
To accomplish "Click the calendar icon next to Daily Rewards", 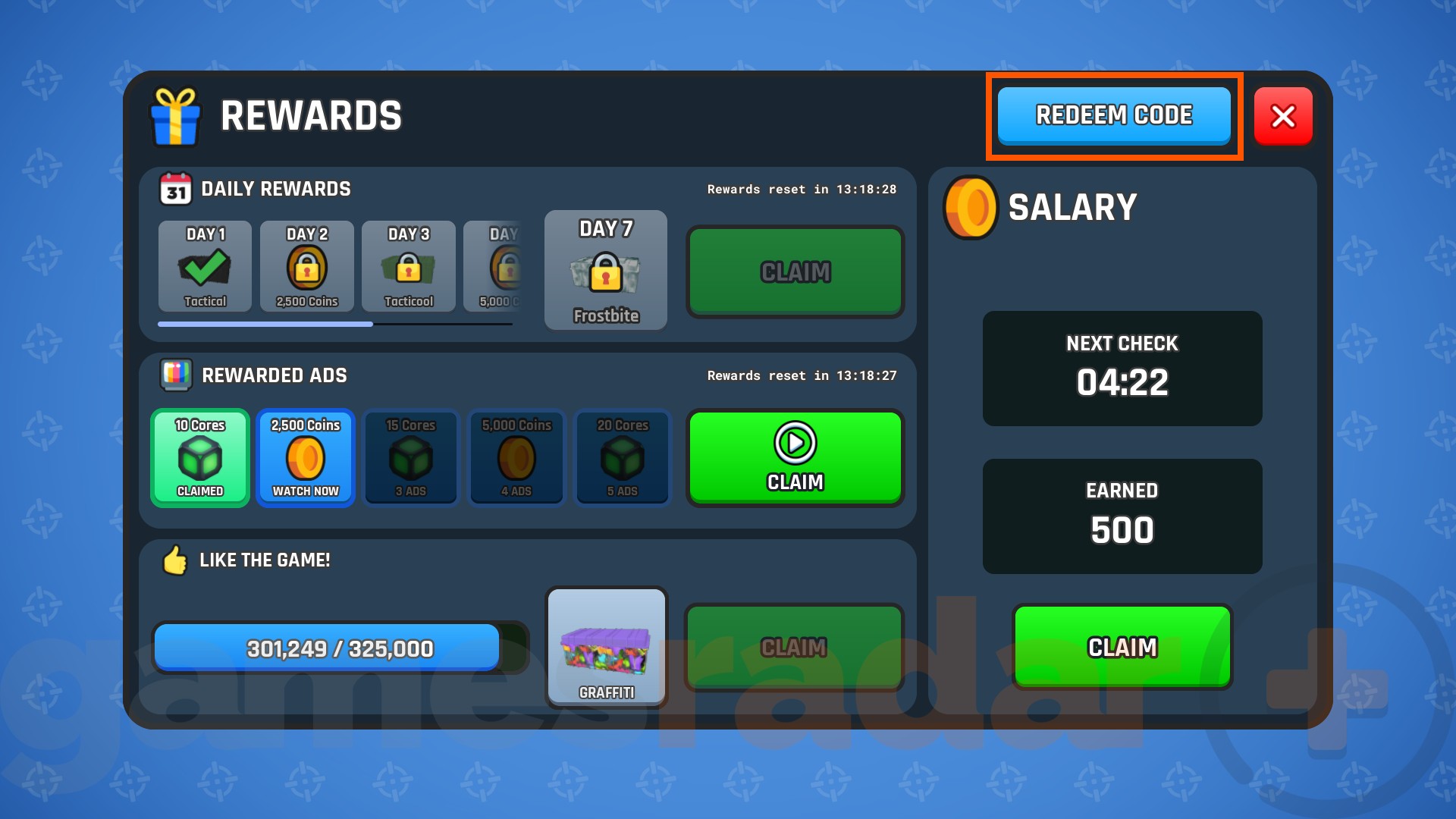I will [174, 188].
